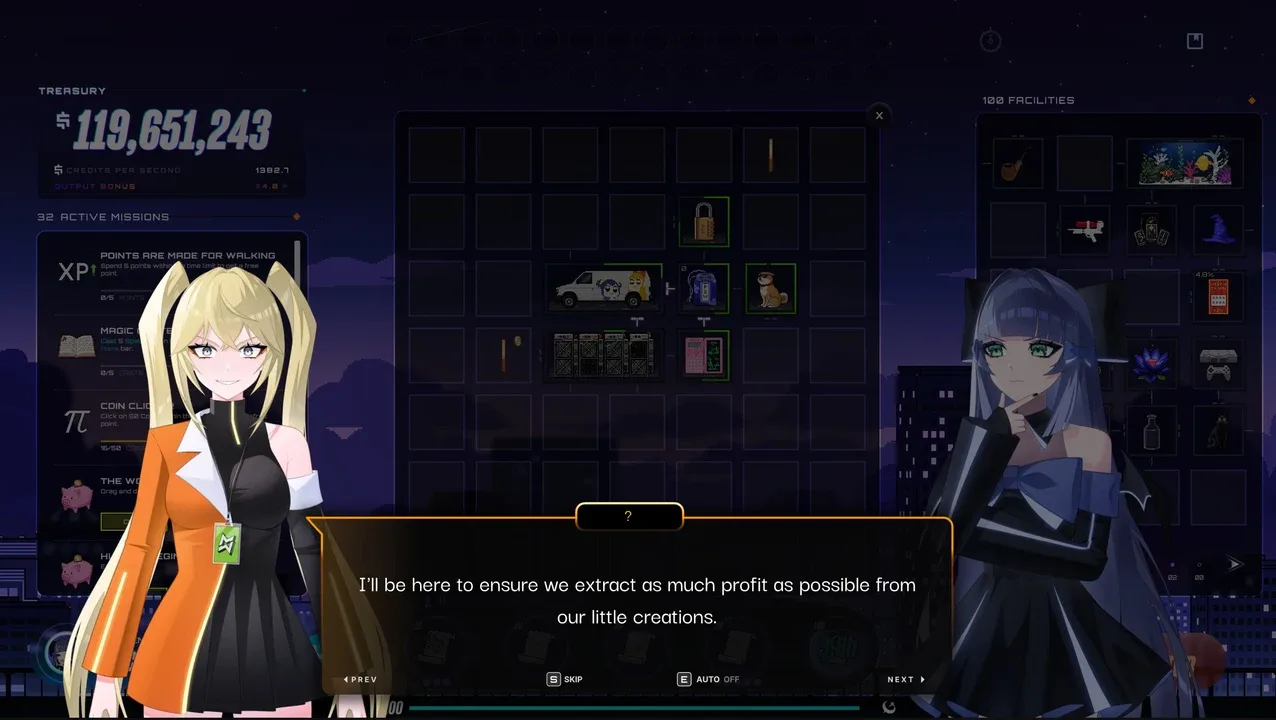The image size is (1276, 720).
Task: Pick the purple wizard hat facility
Action: [1218, 229]
